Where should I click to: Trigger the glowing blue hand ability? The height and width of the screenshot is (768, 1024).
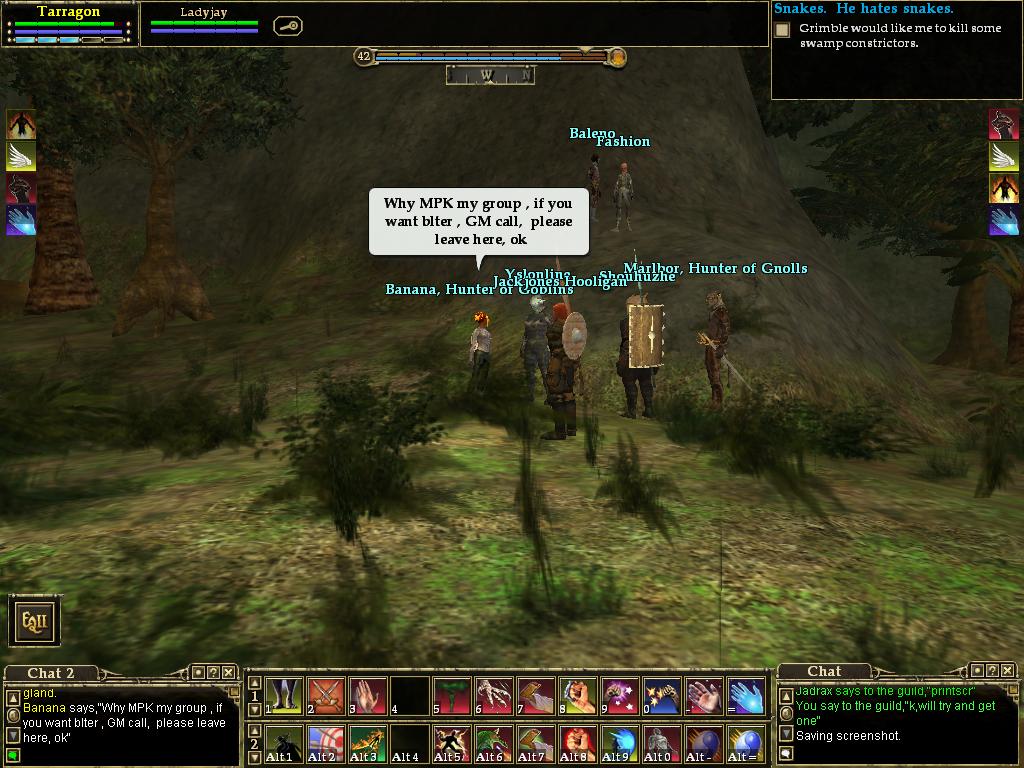coord(746,696)
